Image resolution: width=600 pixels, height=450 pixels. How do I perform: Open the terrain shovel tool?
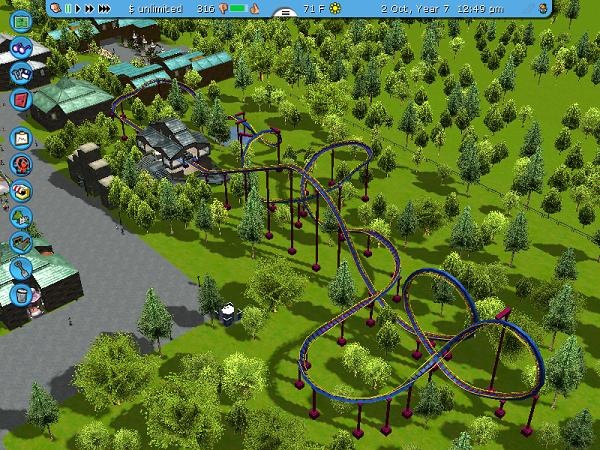click(x=21, y=268)
